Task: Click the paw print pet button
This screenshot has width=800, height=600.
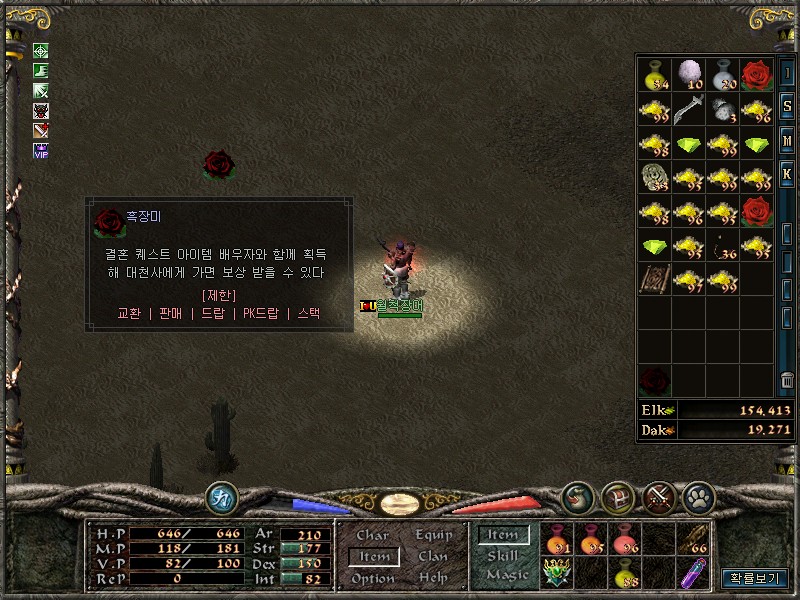Action: click(x=697, y=496)
